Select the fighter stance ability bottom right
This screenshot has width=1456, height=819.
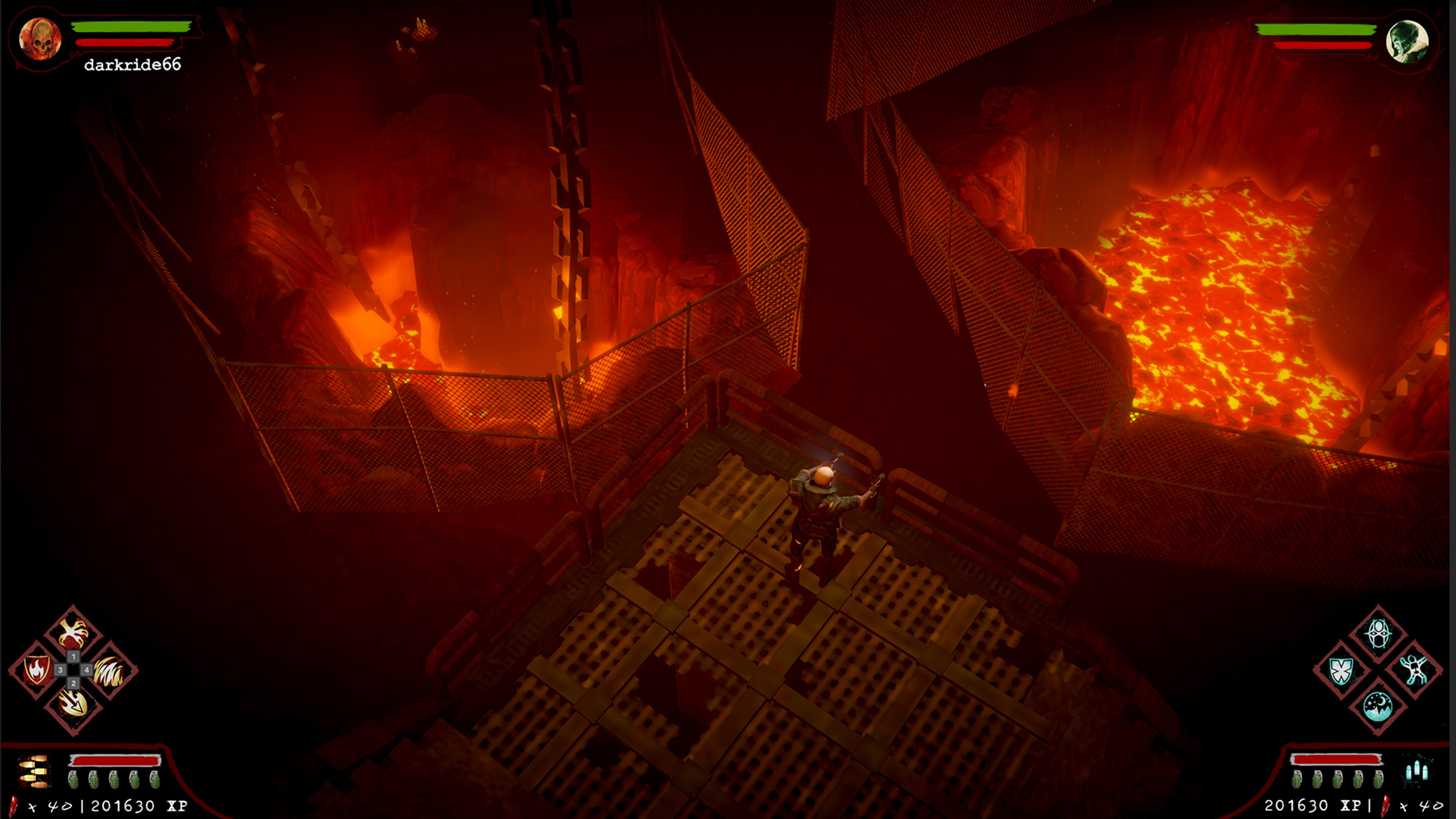(x=1414, y=671)
